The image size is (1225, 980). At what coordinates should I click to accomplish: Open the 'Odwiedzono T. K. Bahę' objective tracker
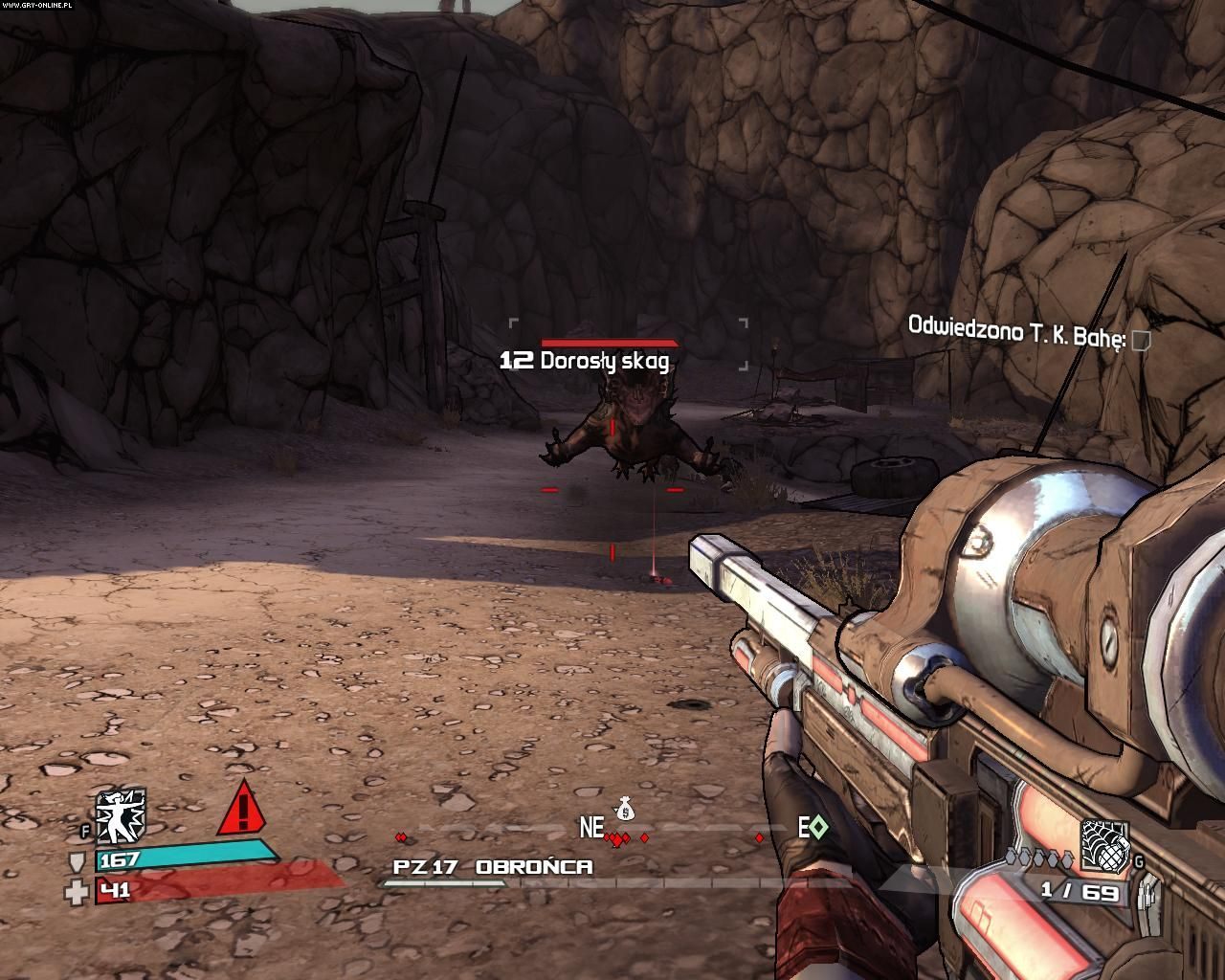[x=1014, y=329]
